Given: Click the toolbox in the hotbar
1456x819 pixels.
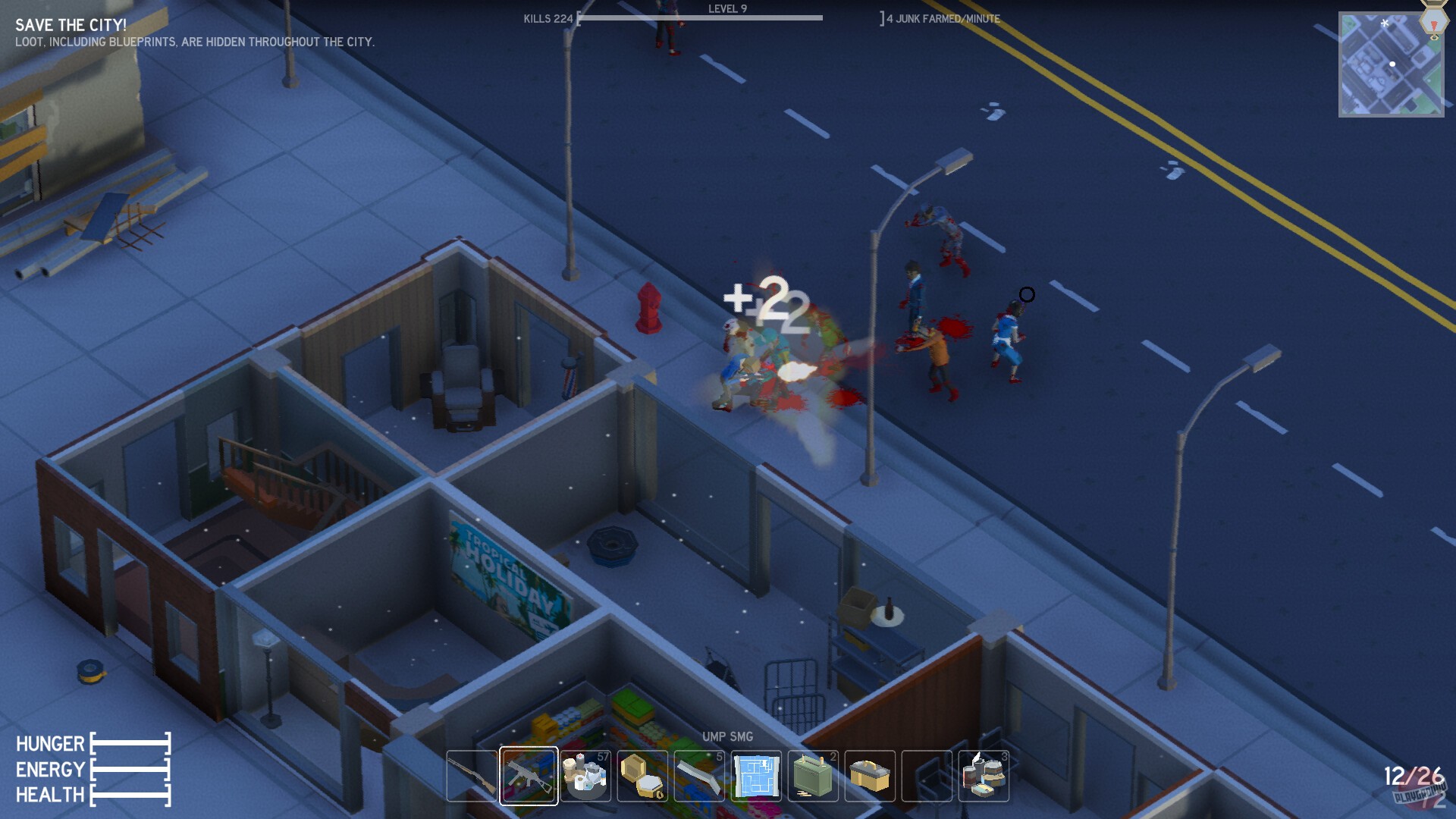Looking at the screenshot, I should click(871, 777).
